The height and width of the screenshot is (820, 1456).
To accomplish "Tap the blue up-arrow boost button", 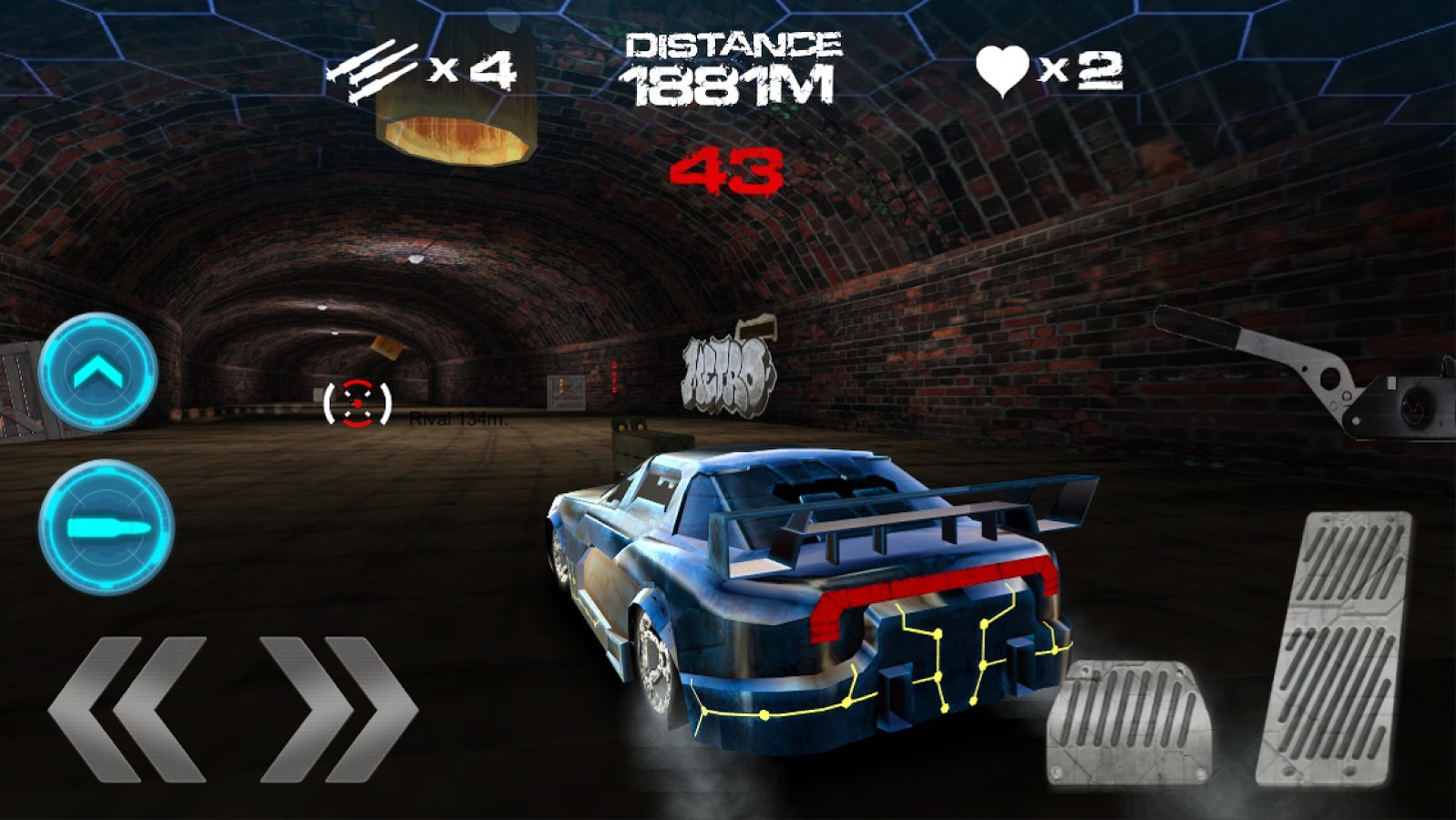I will tap(98, 373).
